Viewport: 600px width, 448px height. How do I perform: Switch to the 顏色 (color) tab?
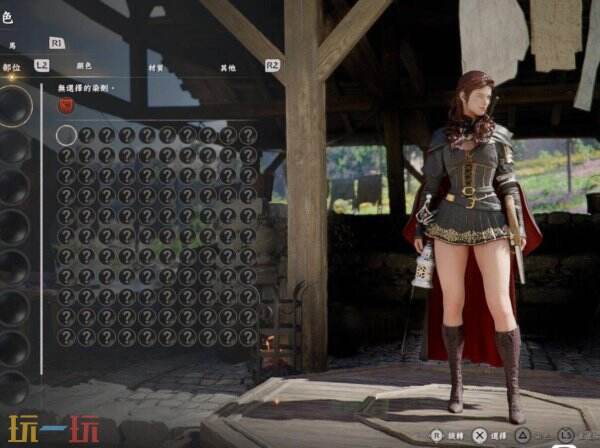pos(84,66)
